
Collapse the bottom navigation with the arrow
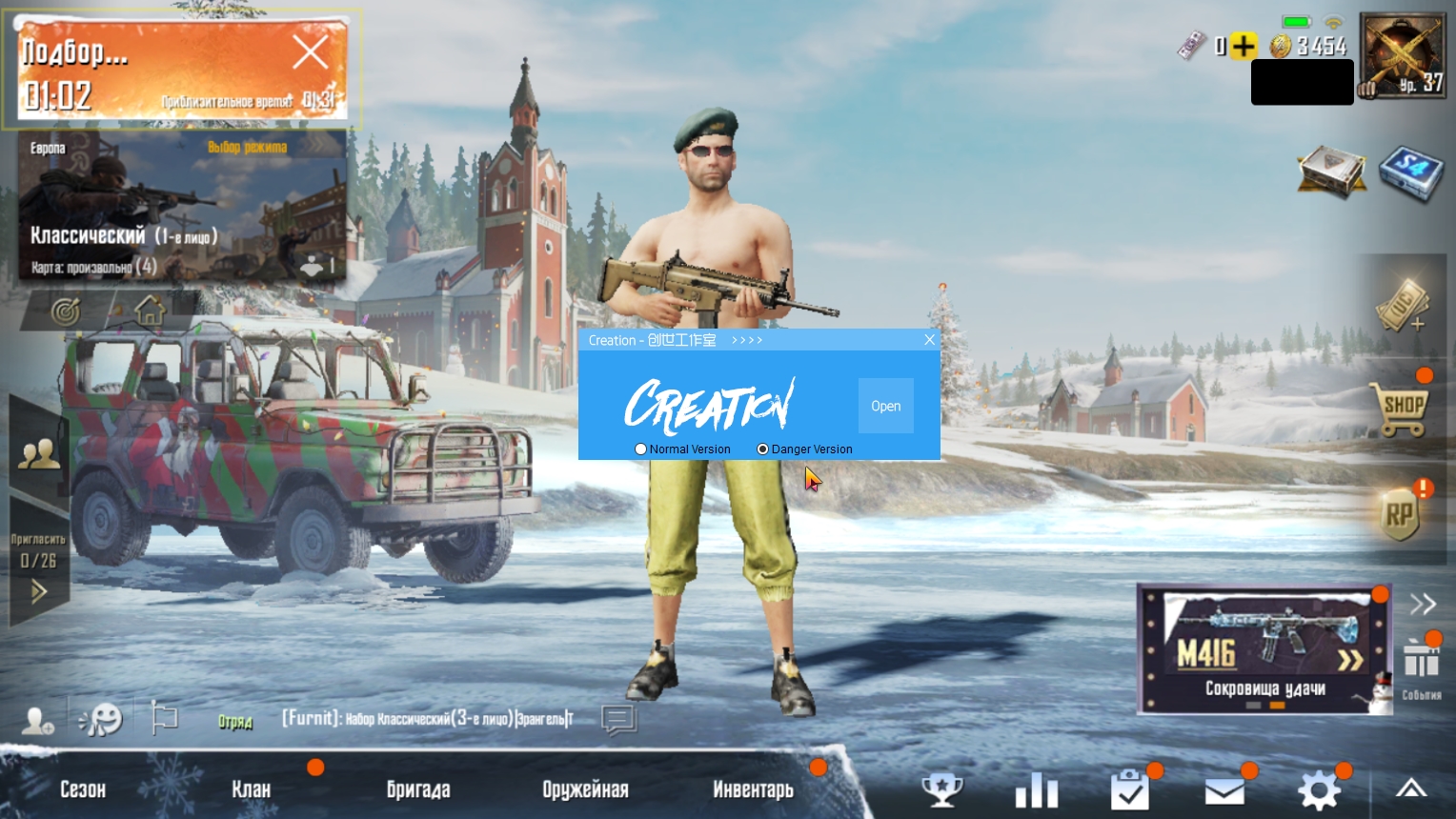(1410, 789)
